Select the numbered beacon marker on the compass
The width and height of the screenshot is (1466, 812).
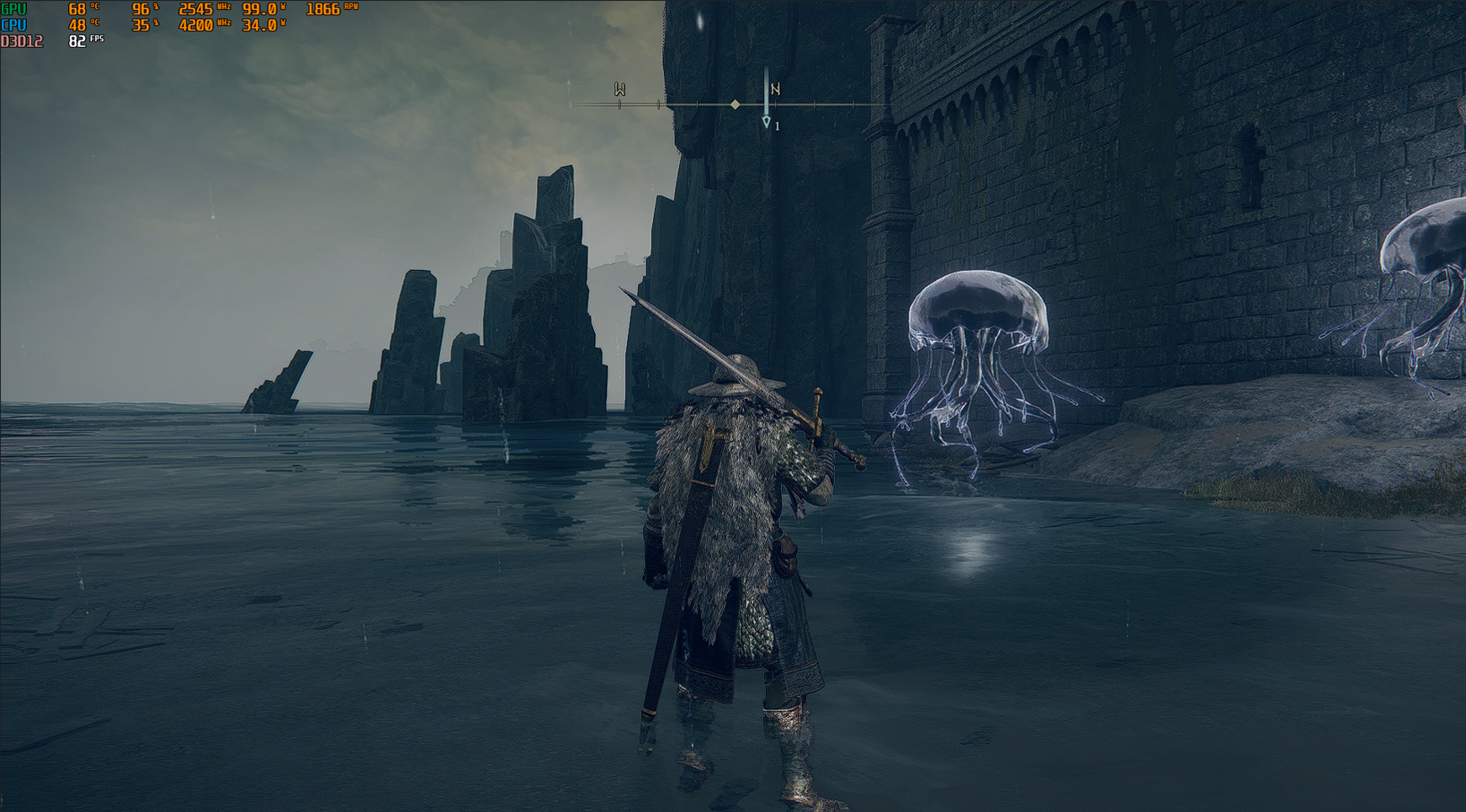[x=767, y=123]
